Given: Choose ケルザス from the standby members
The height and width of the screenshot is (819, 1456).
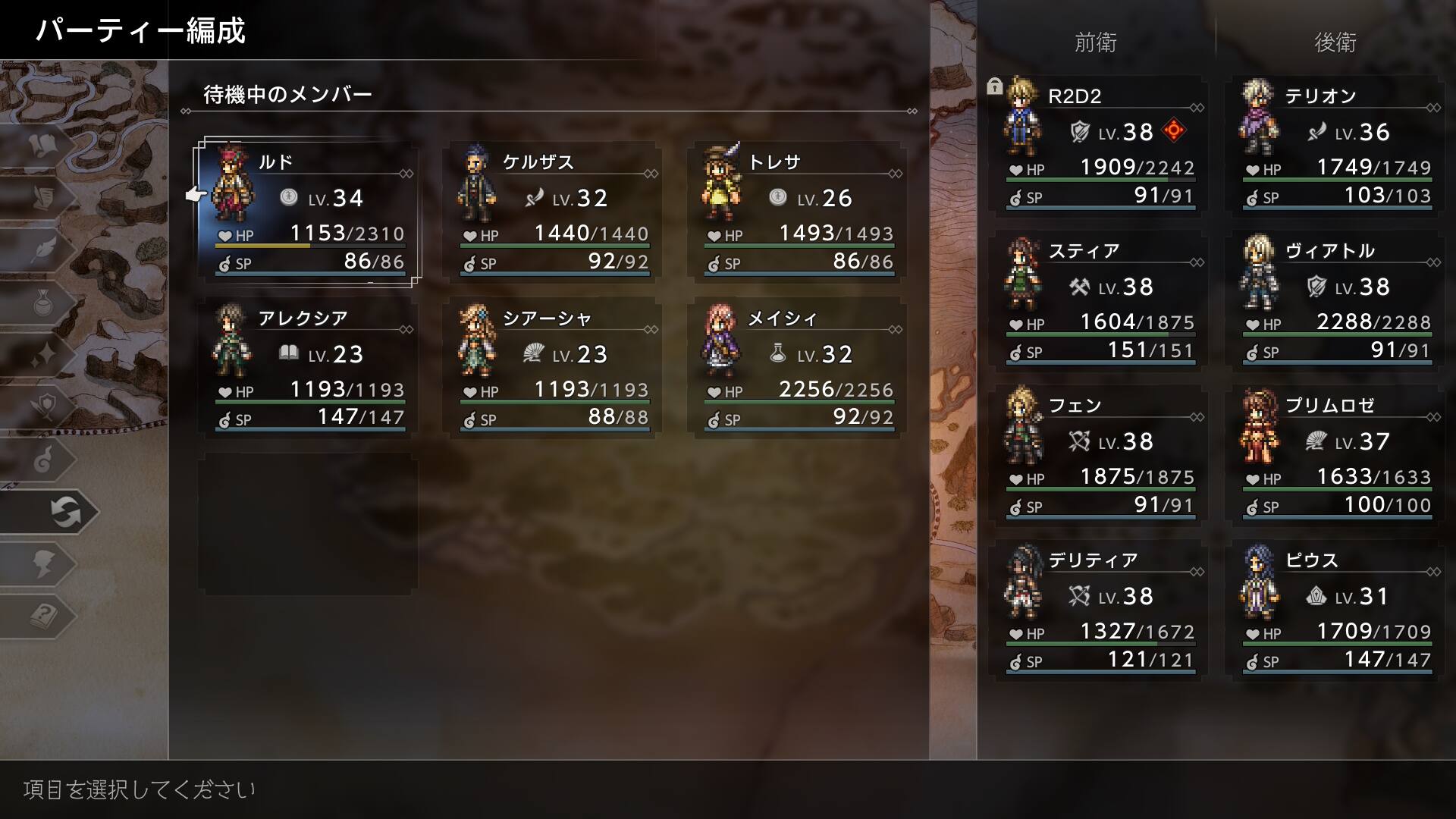Looking at the screenshot, I should tap(554, 212).
